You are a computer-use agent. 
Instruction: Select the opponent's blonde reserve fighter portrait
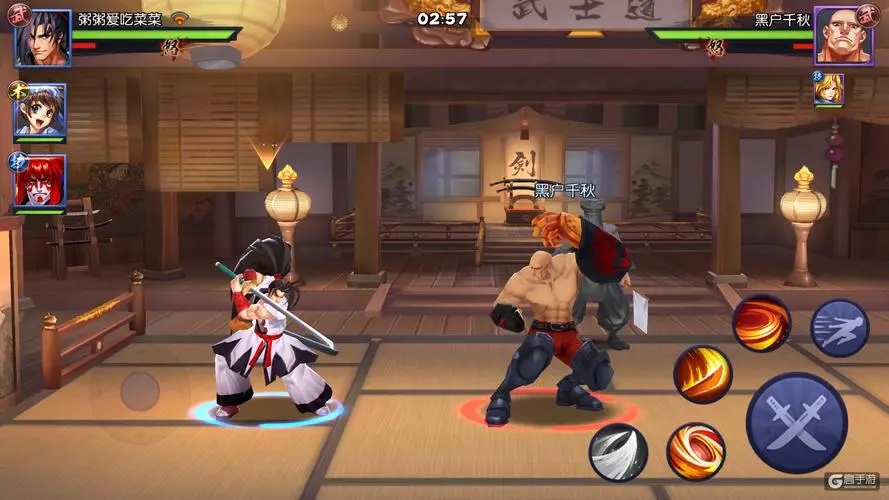point(828,89)
